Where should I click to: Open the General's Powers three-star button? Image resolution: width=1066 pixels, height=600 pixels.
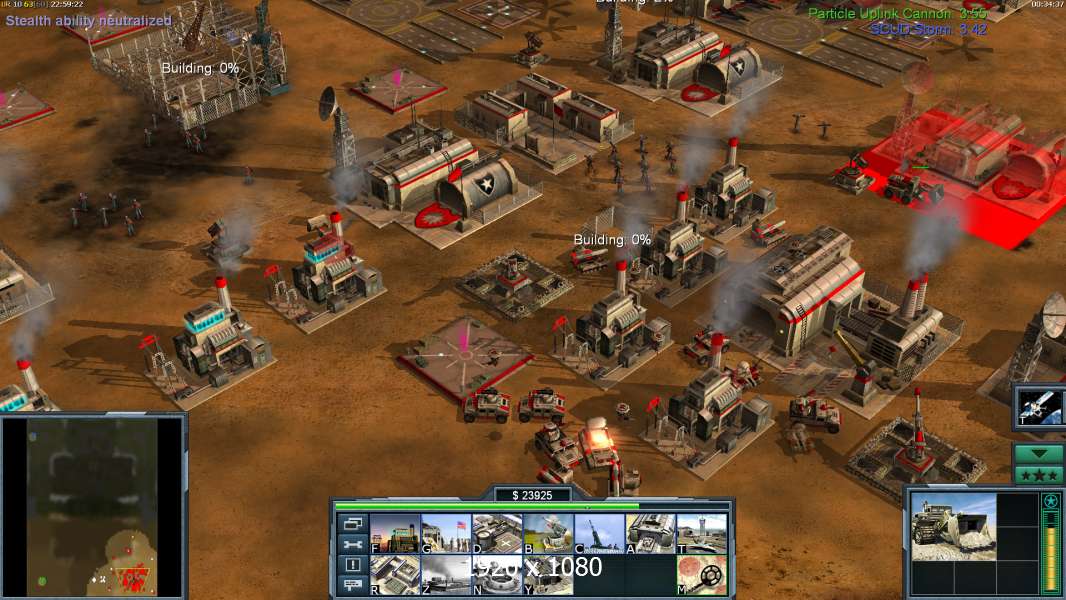1039,474
